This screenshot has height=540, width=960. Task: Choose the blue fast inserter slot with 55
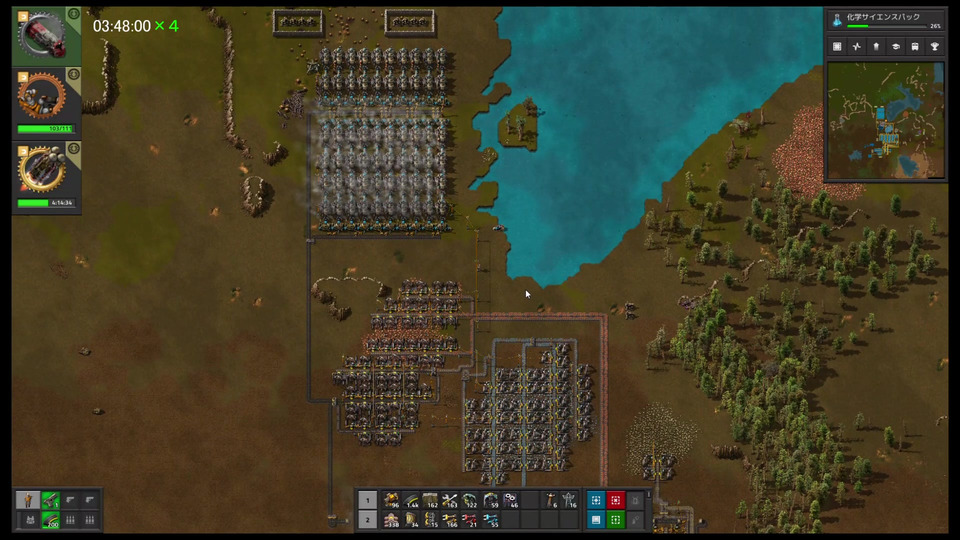pos(490,520)
